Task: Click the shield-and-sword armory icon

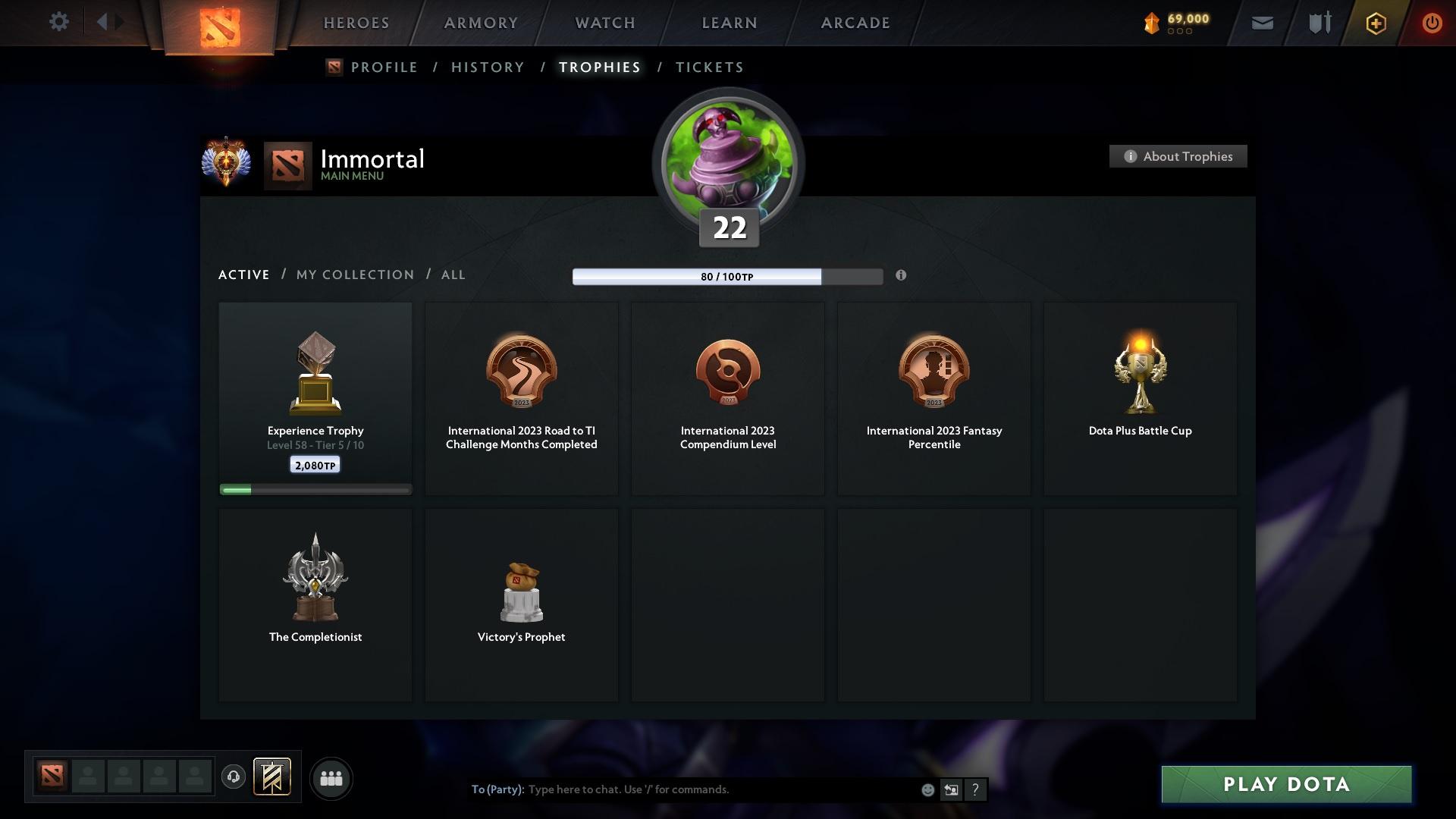Action: click(x=1318, y=22)
